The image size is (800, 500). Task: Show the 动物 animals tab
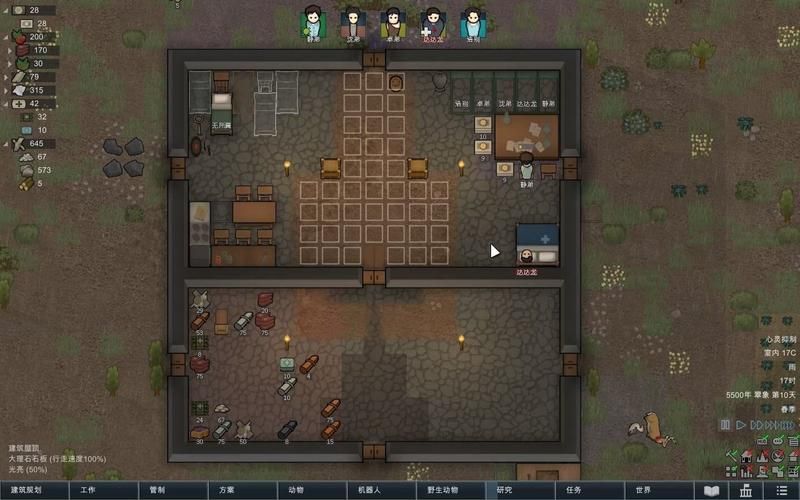296,491
